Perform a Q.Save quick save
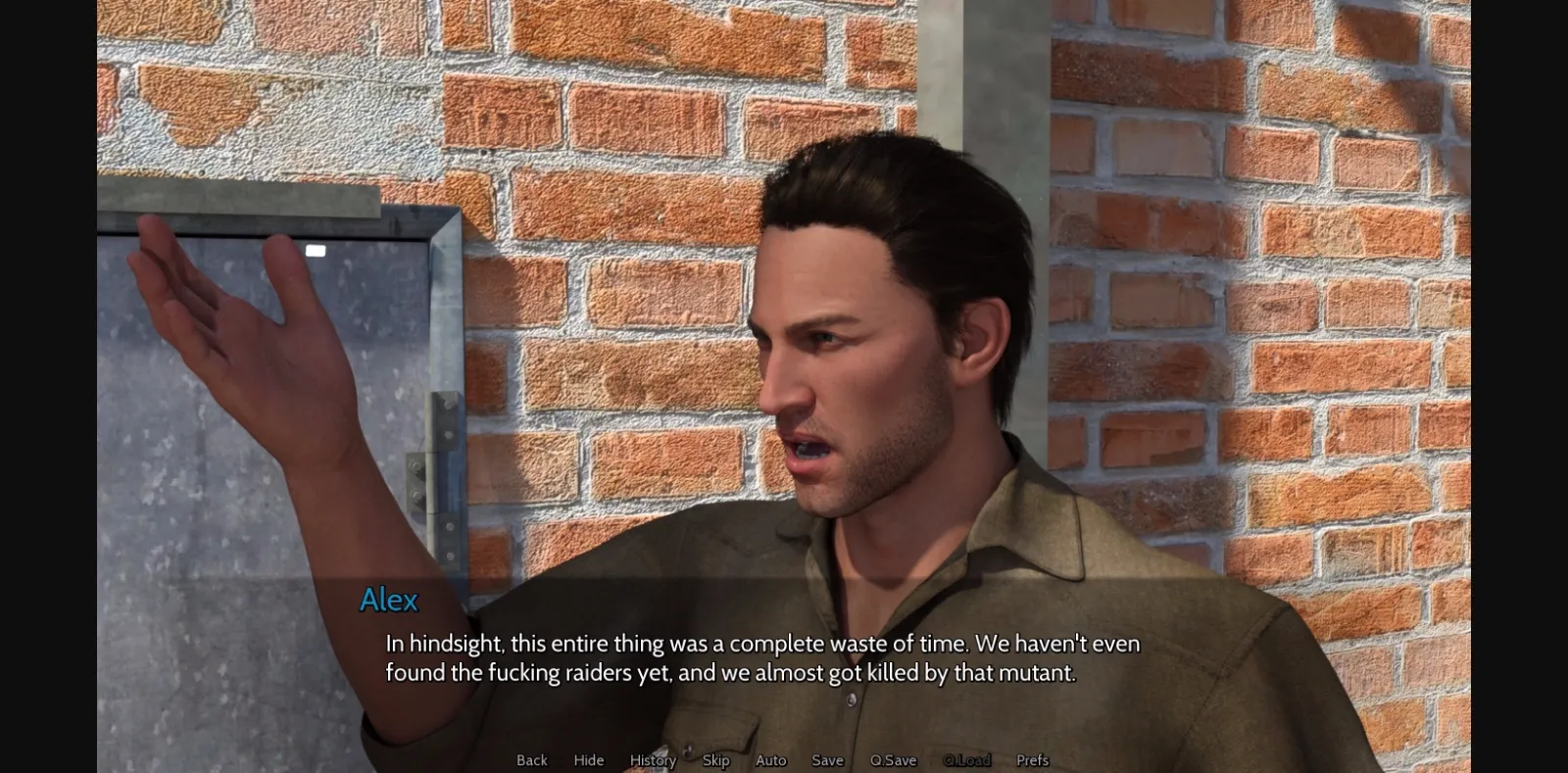 tap(891, 760)
